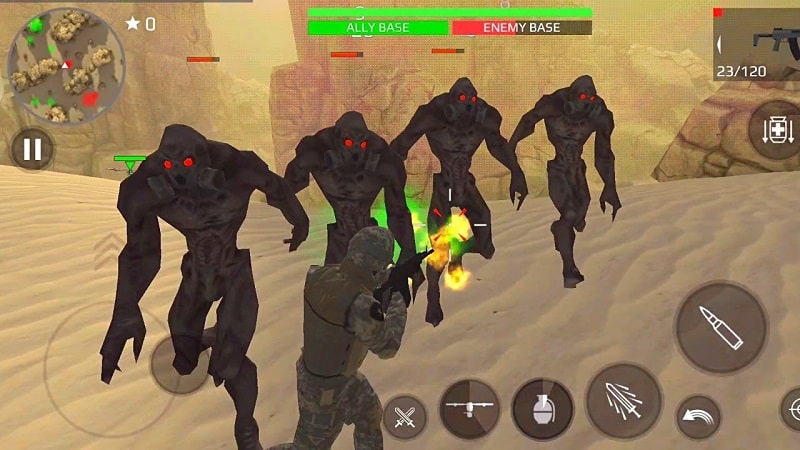Throw a grenade
Screen dimensions: 800x450
coord(542,409)
